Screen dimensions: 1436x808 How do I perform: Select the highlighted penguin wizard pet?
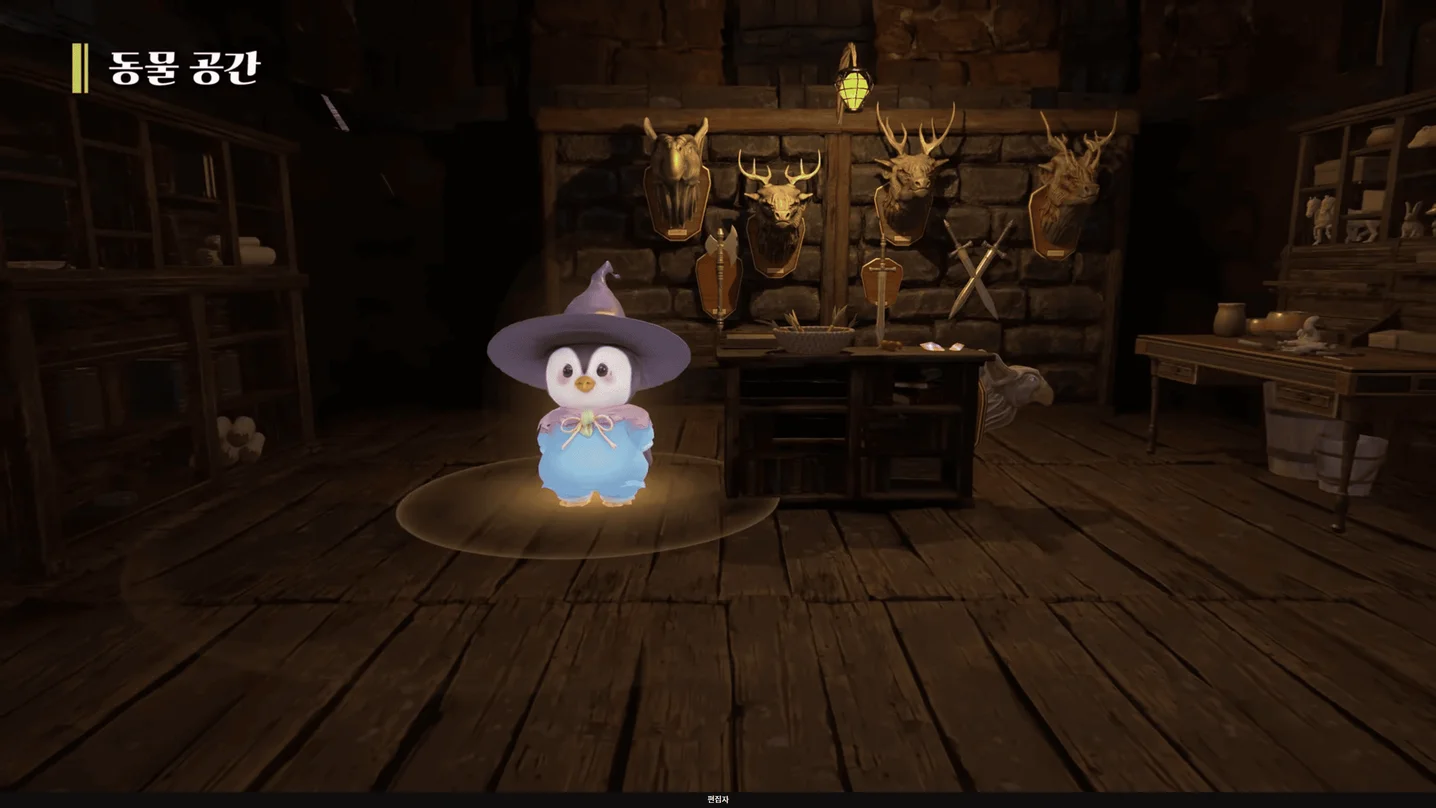pyautogui.click(x=591, y=400)
